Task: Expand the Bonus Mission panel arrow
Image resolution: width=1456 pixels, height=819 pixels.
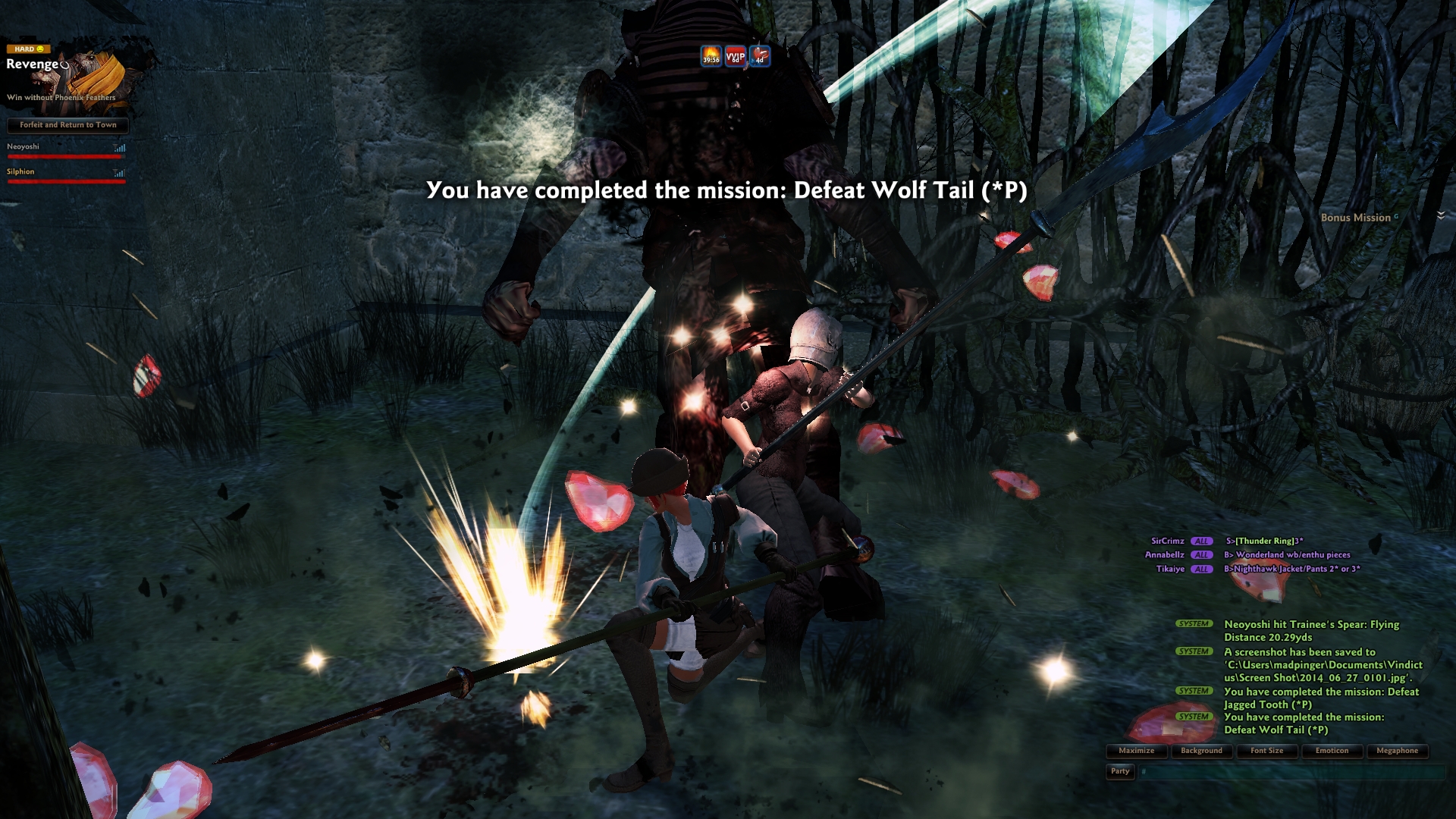Action: (1441, 216)
